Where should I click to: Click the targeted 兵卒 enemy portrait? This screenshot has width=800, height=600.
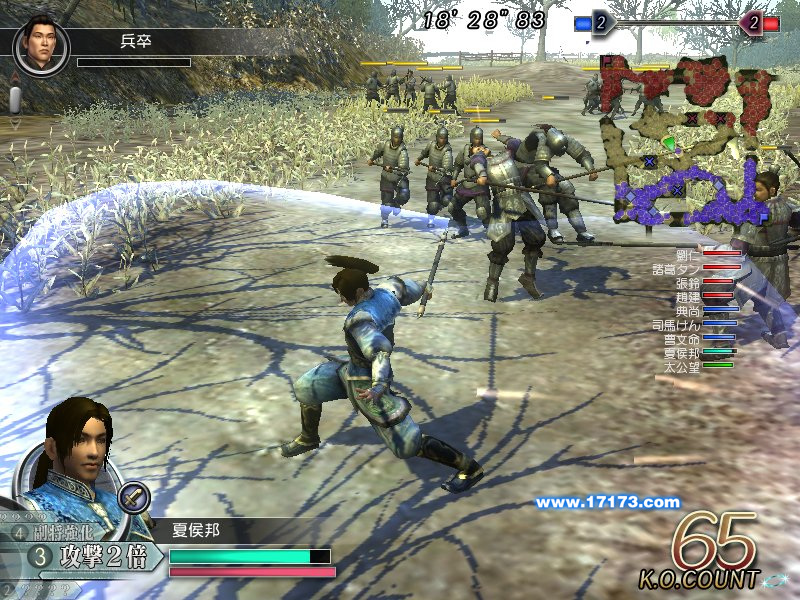pos(41,44)
